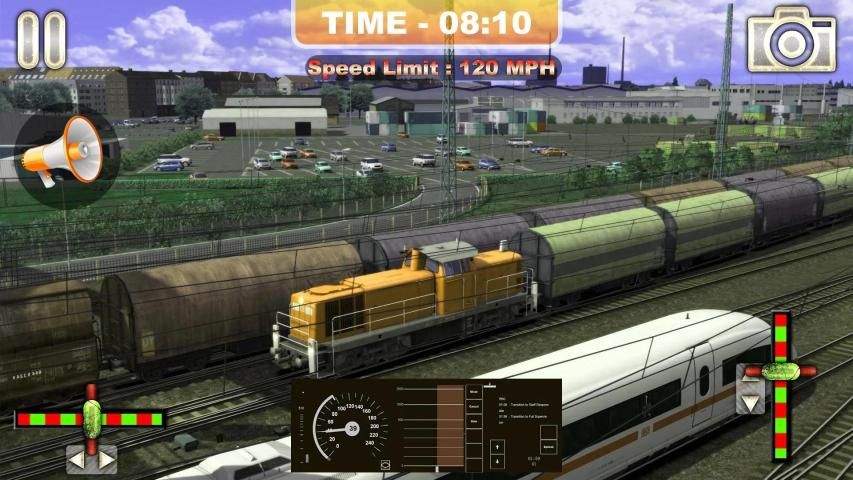Click the green handle on the vertical lever
Viewport: 853px width, 480px height.
point(782,370)
